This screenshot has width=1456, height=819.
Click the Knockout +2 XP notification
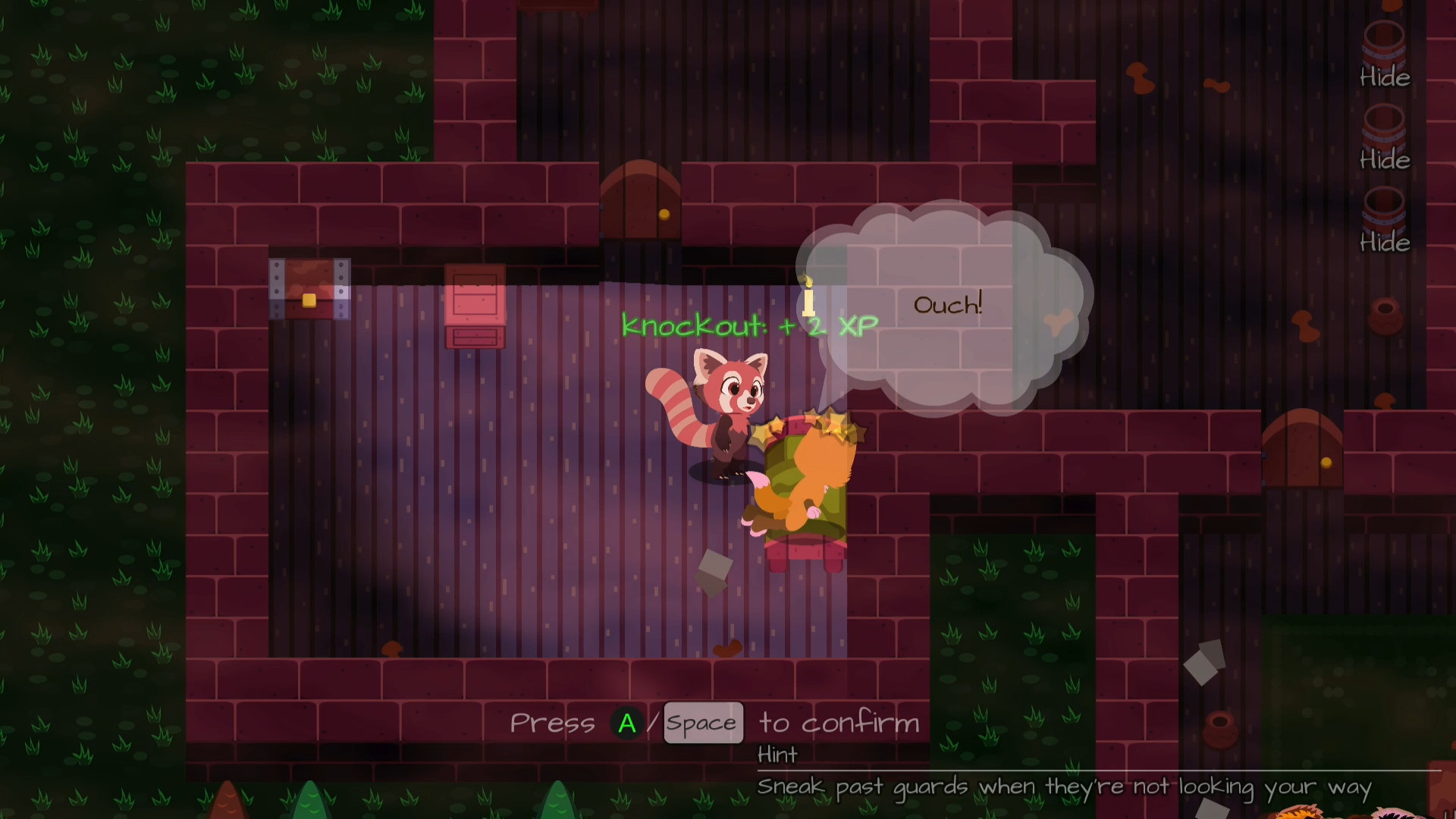click(x=748, y=325)
